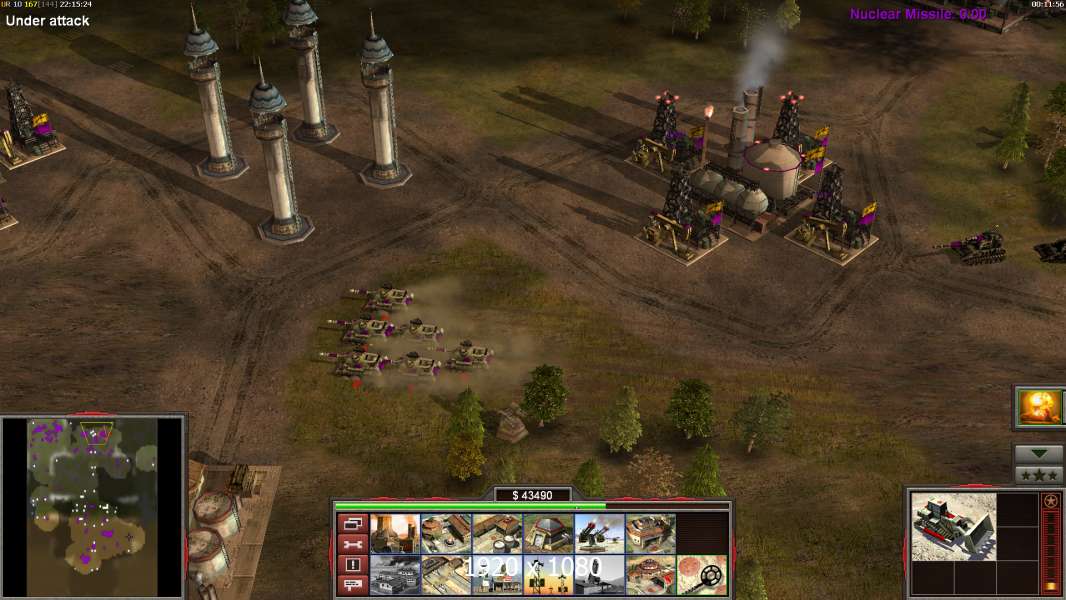The height and width of the screenshot is (600, 1066).
Task: Select the barracks build icon
Action: tap(446, 534)
